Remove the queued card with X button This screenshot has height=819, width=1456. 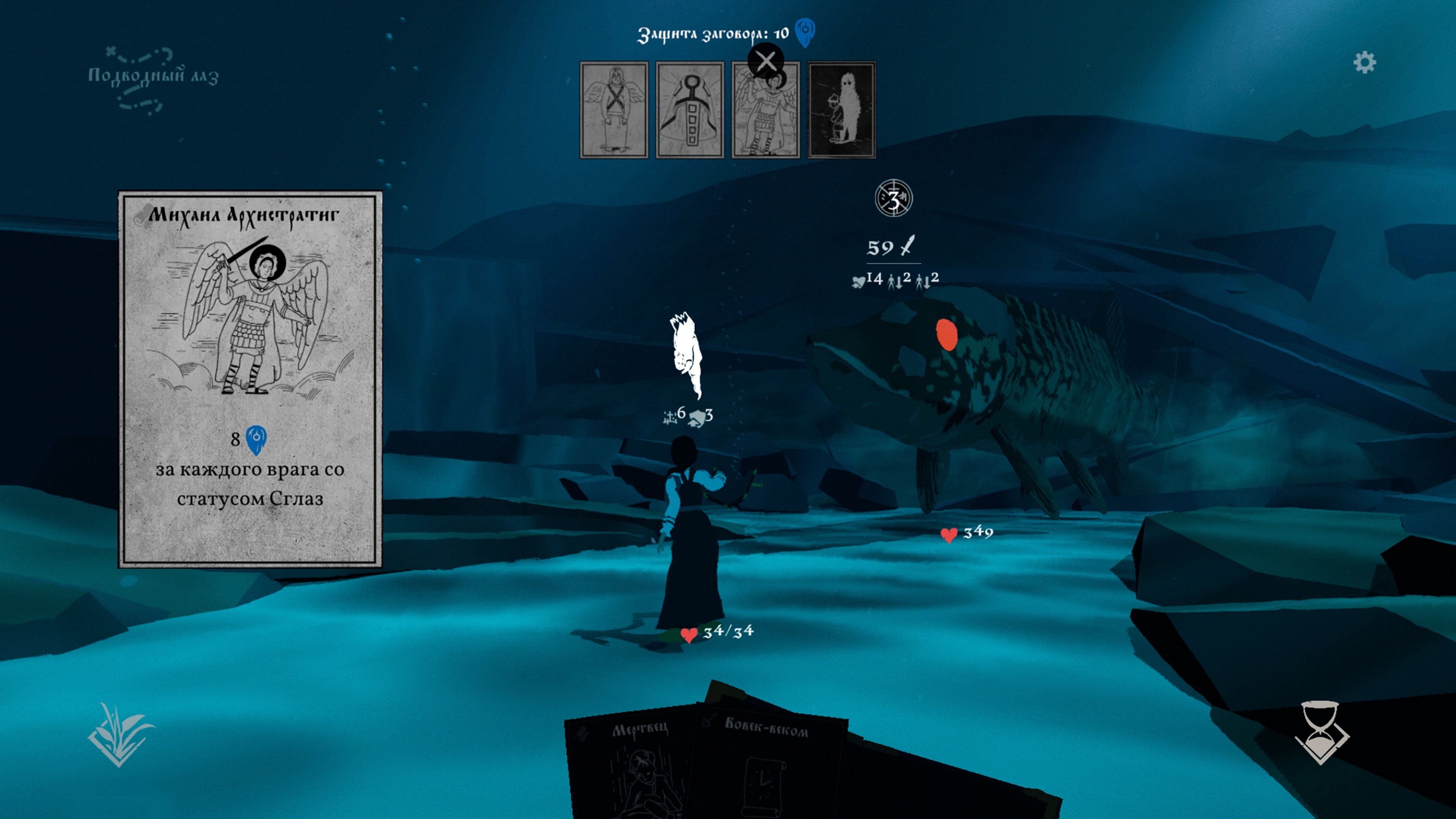click(x=766, y=61)
